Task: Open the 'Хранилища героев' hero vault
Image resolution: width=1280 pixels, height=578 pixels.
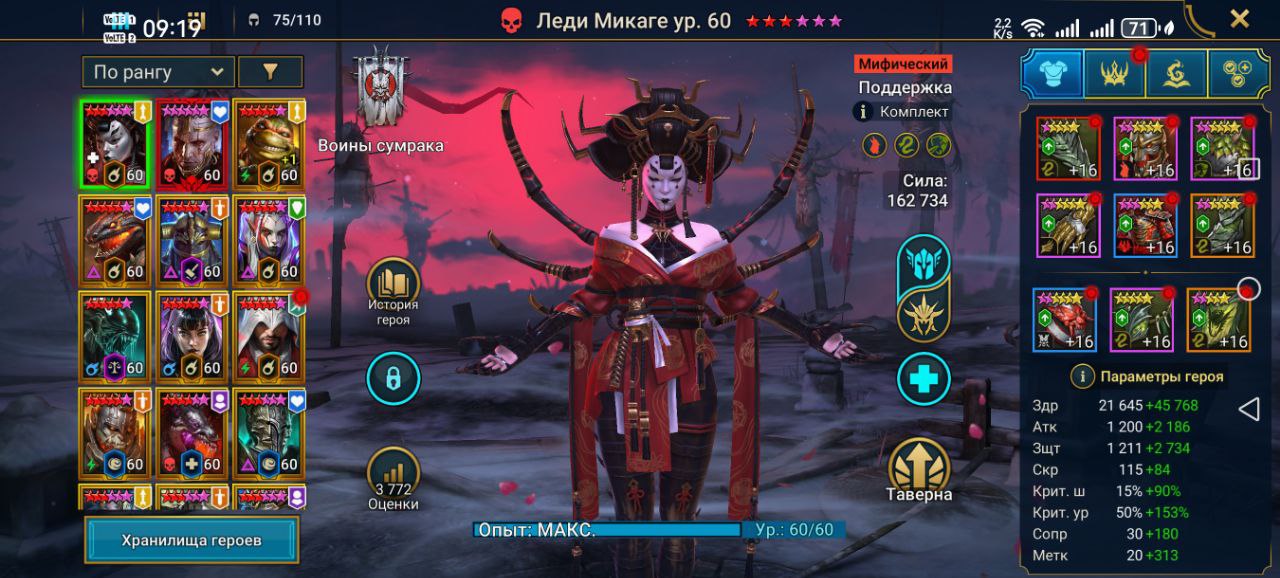Action: click(191, 540)
